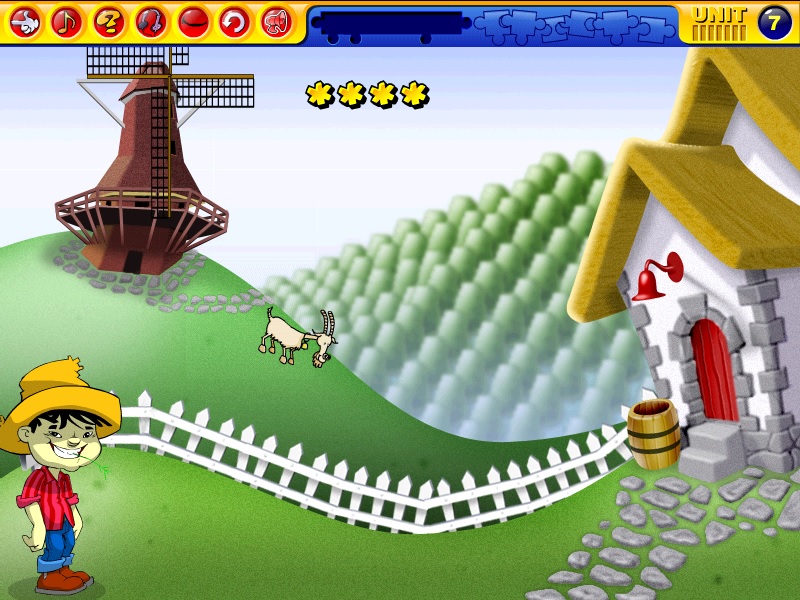
Task: Open help with the question mark button
Action: click(x=109, y=20)
